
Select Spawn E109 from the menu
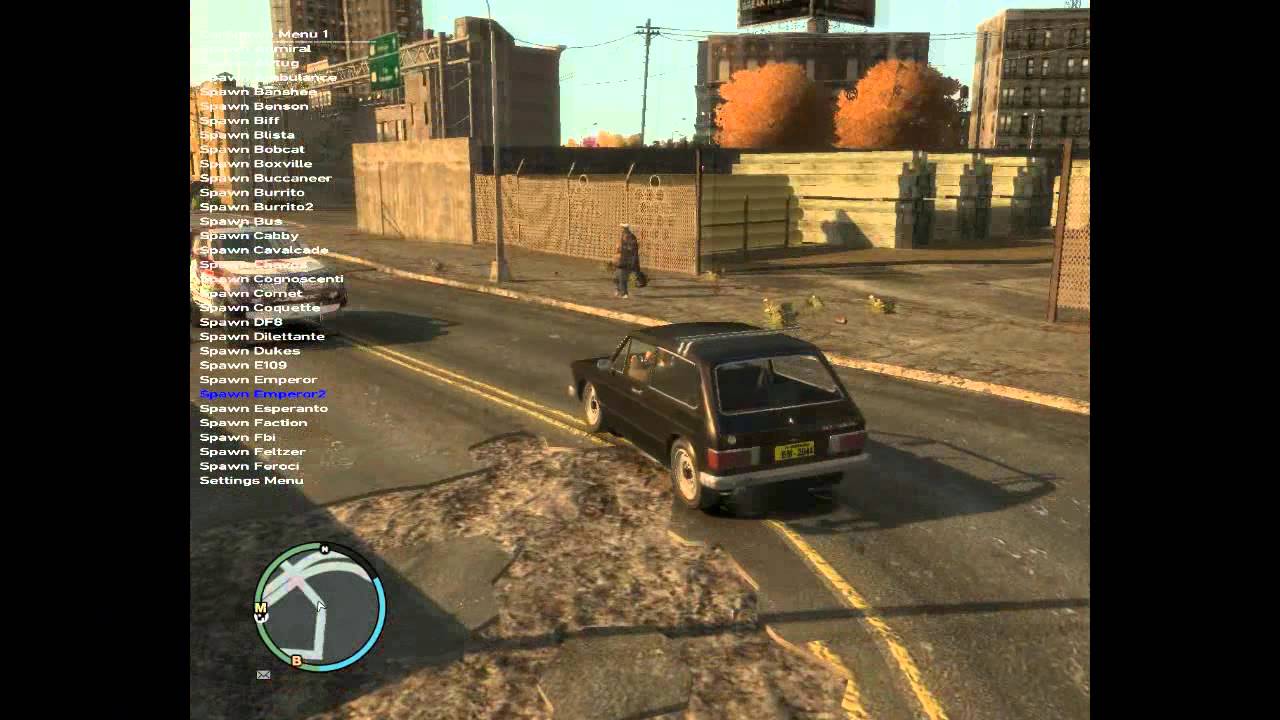pos(243,366)
